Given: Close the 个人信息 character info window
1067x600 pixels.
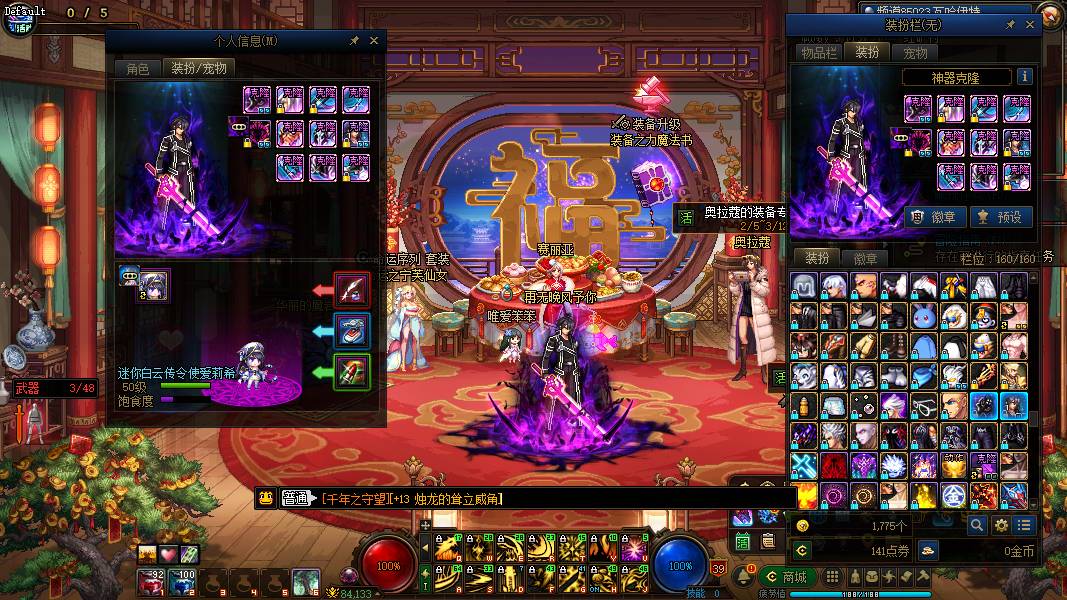Looking at the screenshot, I should coord(374,41).
